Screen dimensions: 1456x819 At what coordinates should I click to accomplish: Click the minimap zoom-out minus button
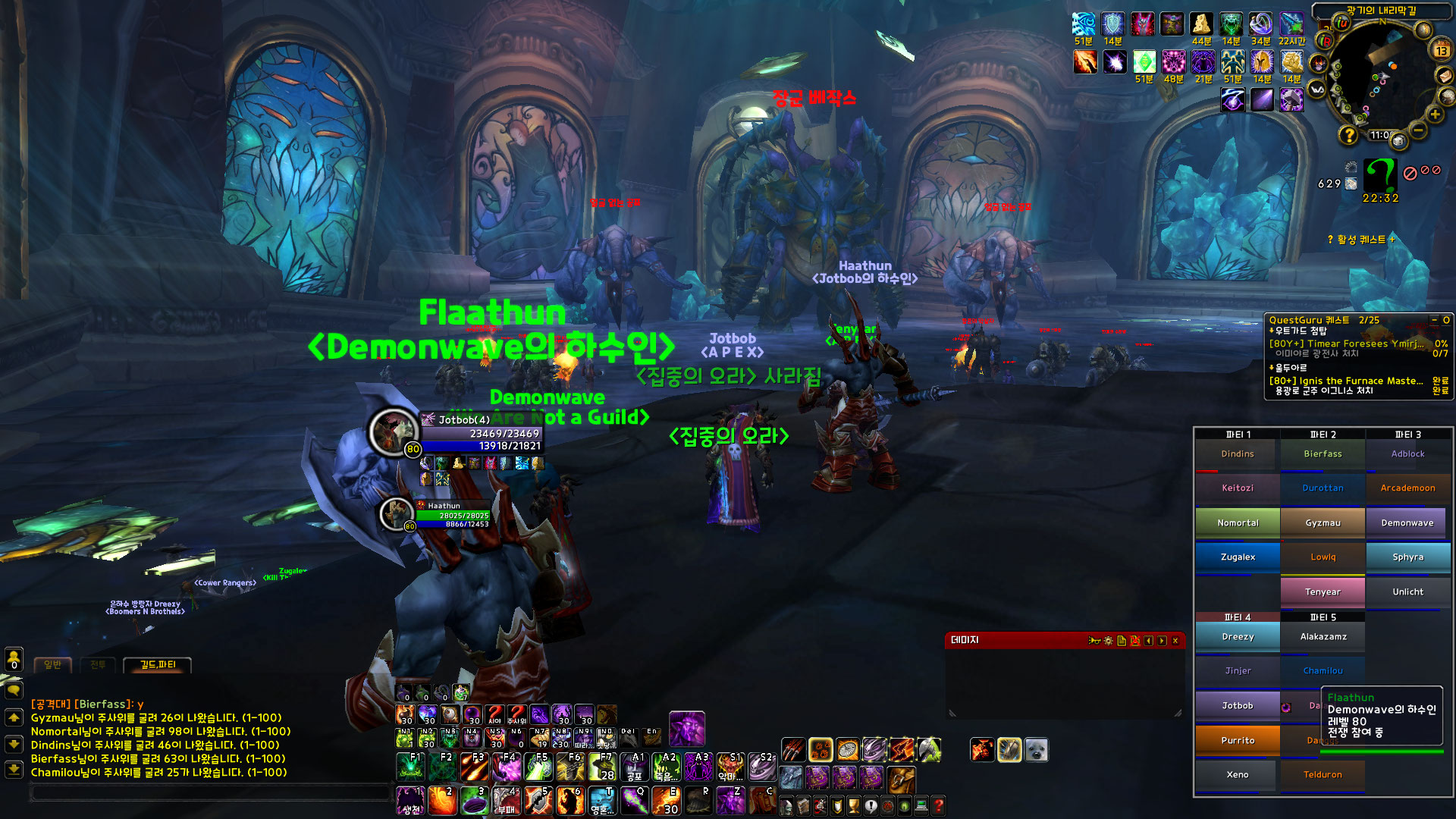[x=1419, y=131]
